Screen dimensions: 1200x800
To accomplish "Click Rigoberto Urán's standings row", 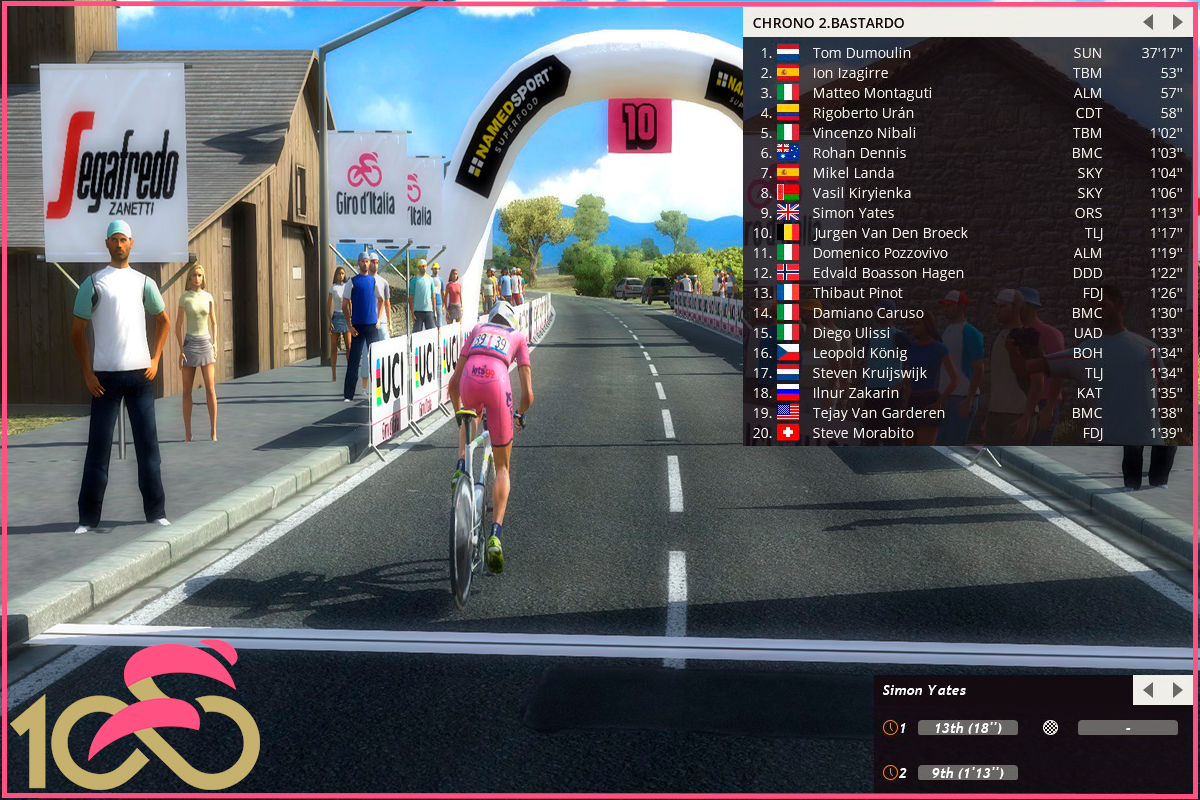I will (x=863, y=113).
